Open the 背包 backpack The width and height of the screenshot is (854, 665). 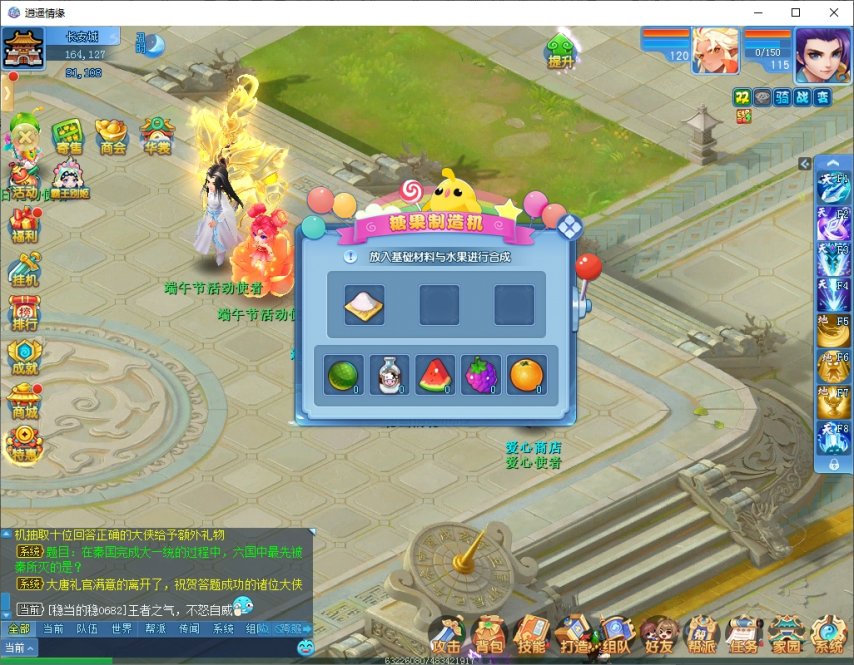489,633
